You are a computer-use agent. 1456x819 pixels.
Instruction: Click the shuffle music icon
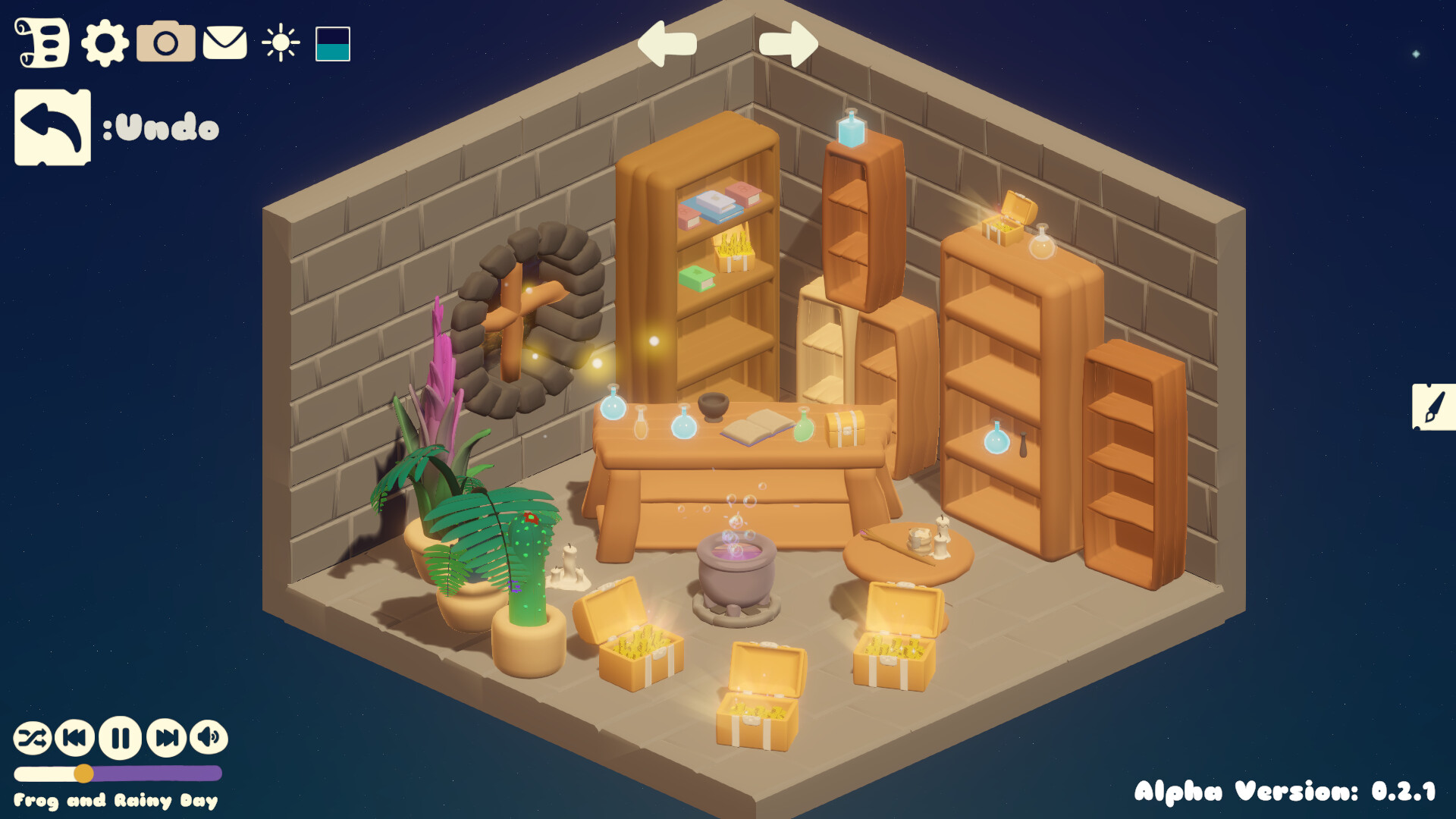(33, 736)
